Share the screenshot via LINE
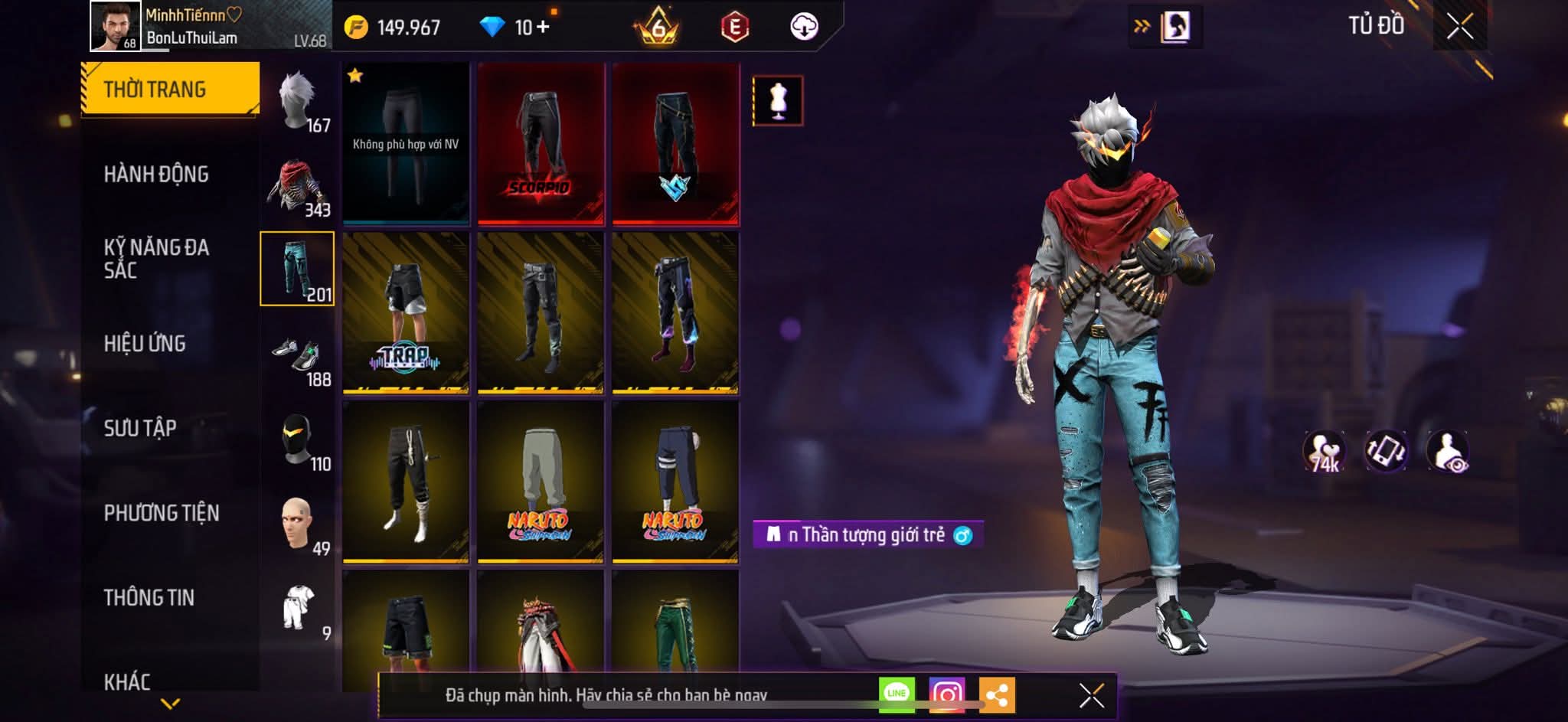This screenshot has height=722, width=1568. tap(897, 694)
